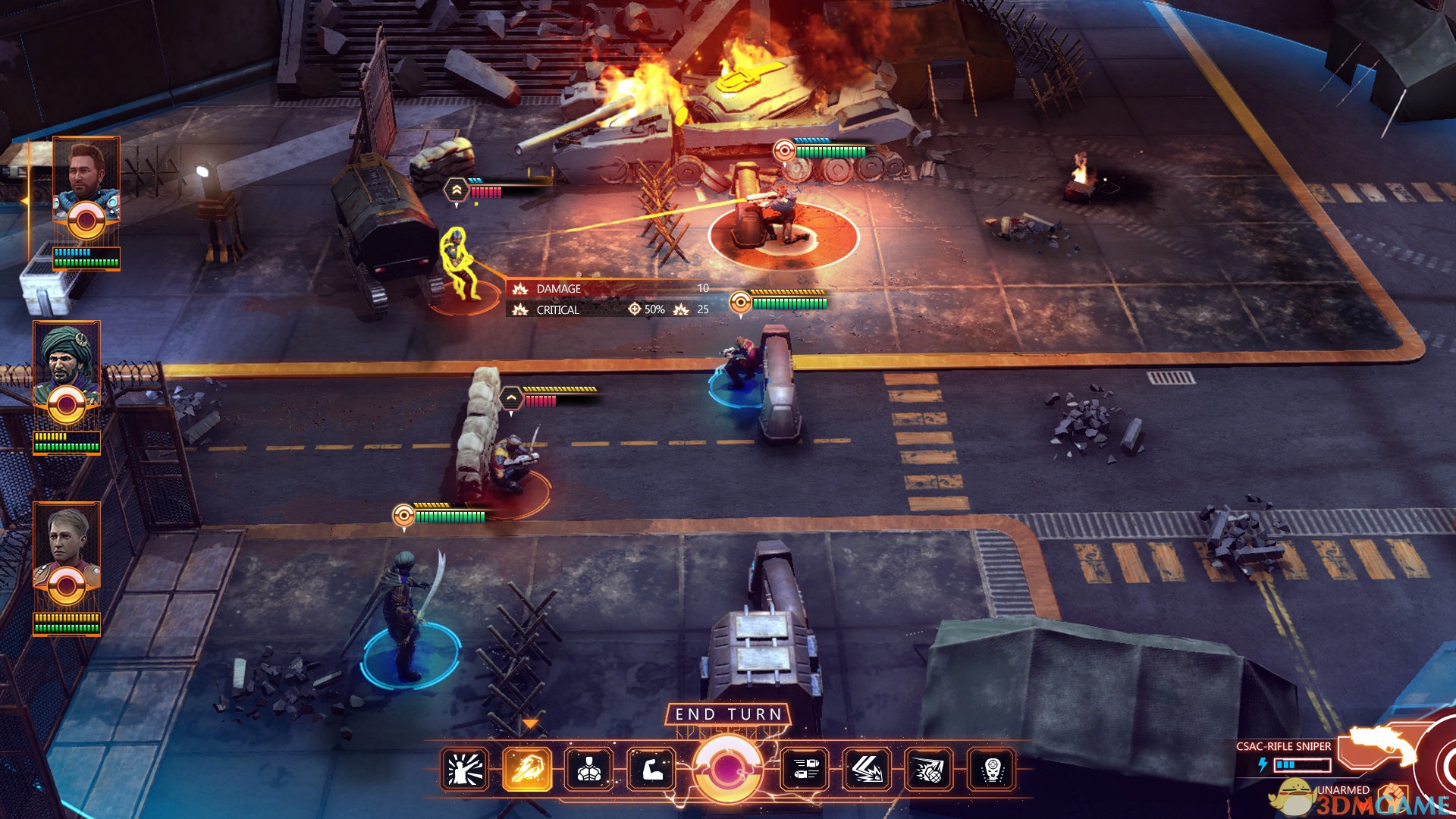The width and height of the screenshot is (1456, 819).
Task: Select the highlighted flaming fist ability
Action: pos(527,770)
